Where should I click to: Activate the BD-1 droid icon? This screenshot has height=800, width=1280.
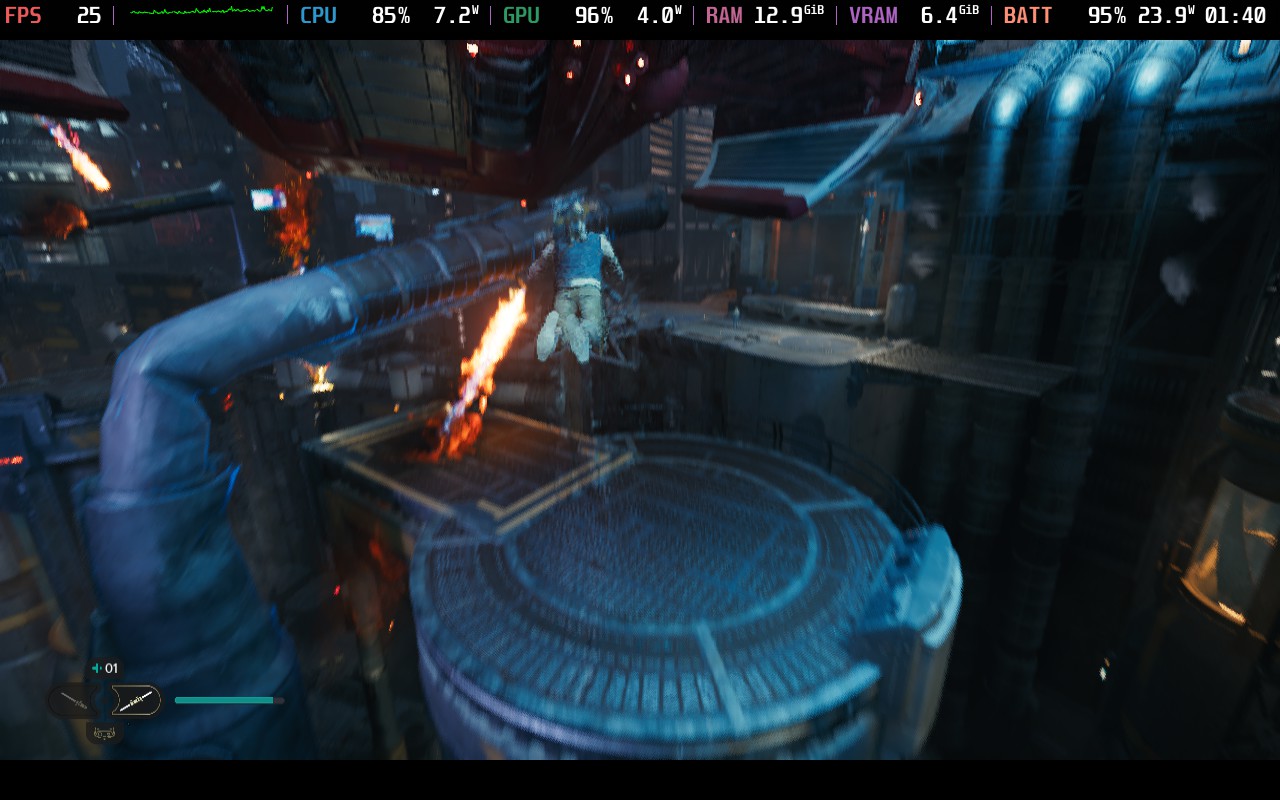105,733
